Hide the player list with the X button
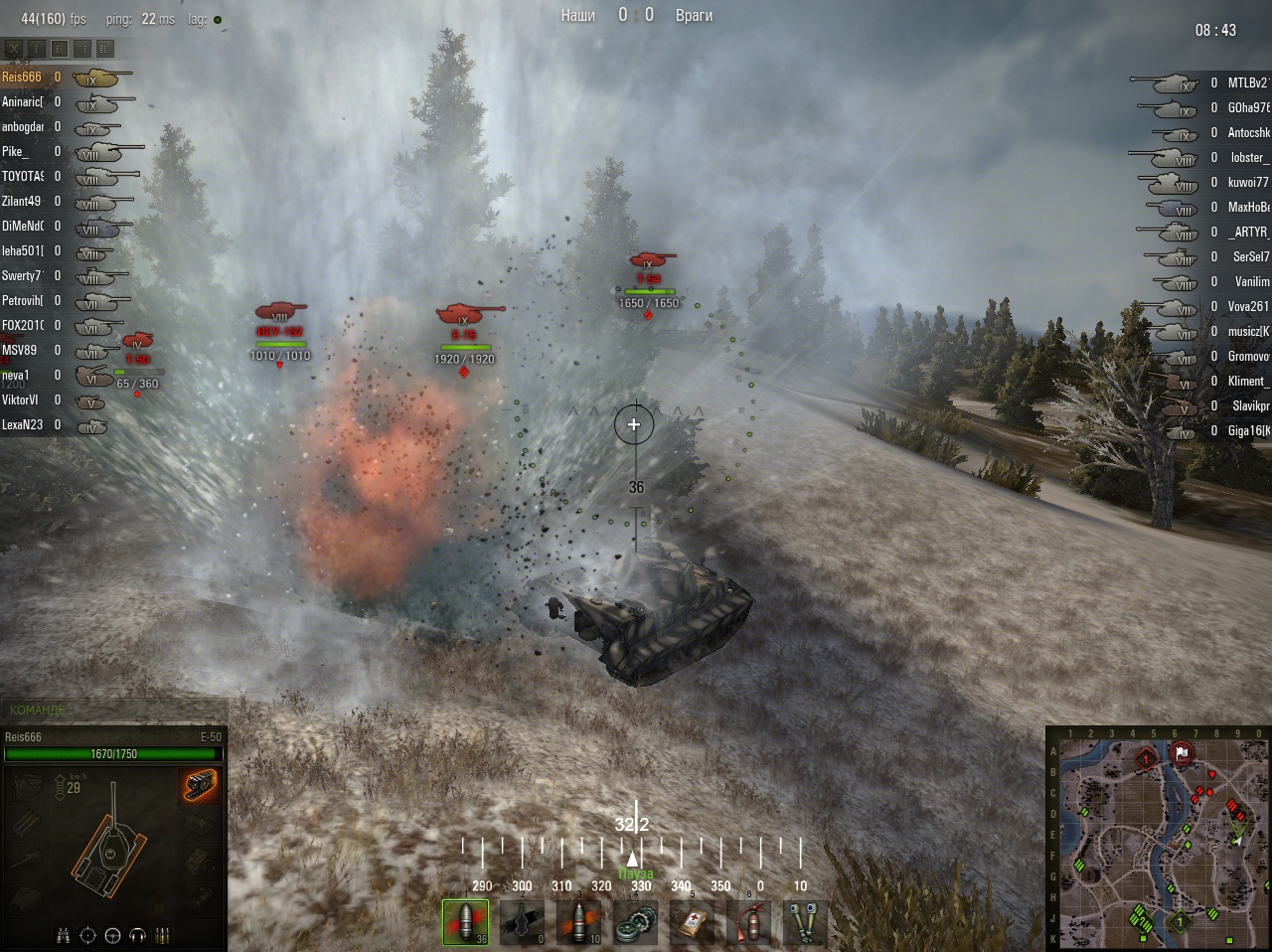This screenshot has width=1272, height=952. (x=14, y=48)
